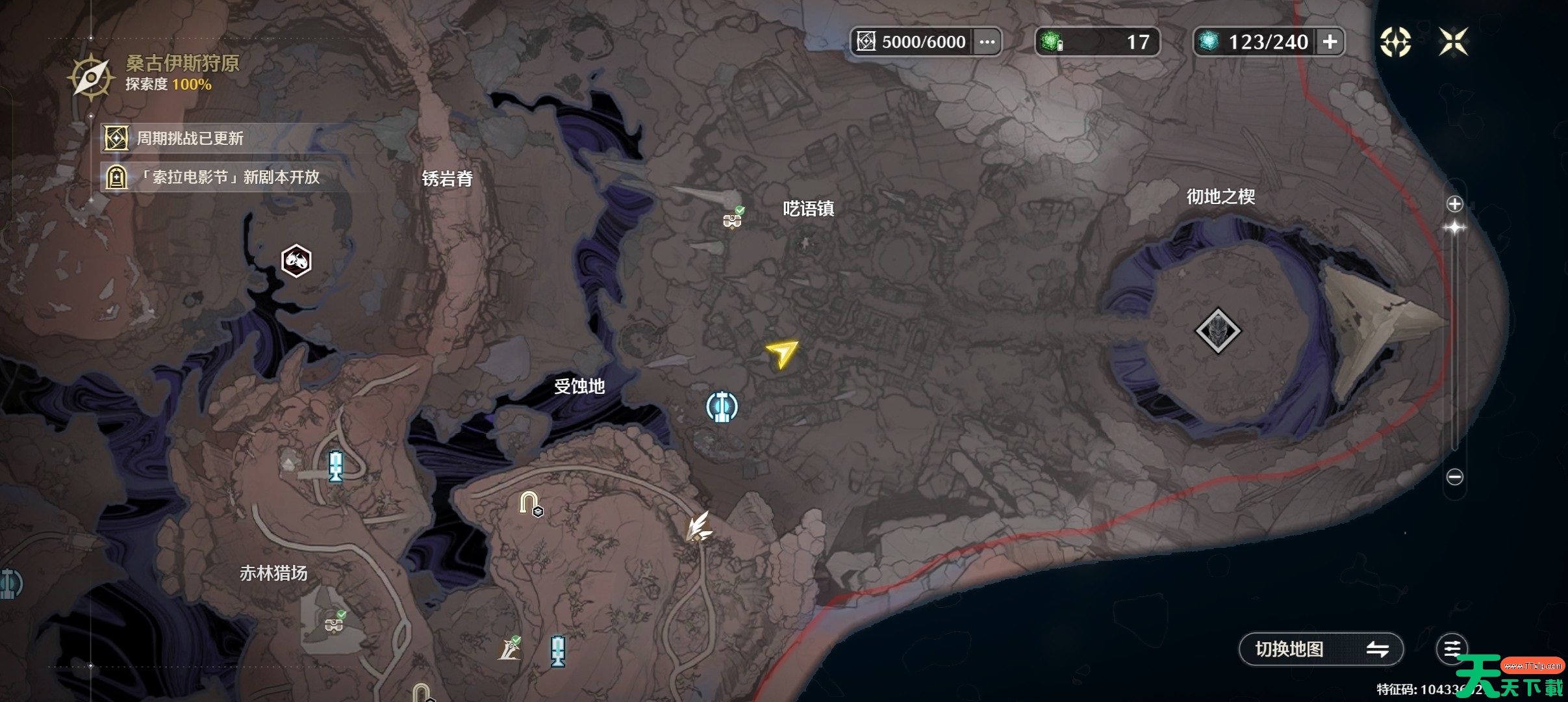The image size is (1568, 702).
Task: Select the hexagon beast marker
Action: pos(296,261)
